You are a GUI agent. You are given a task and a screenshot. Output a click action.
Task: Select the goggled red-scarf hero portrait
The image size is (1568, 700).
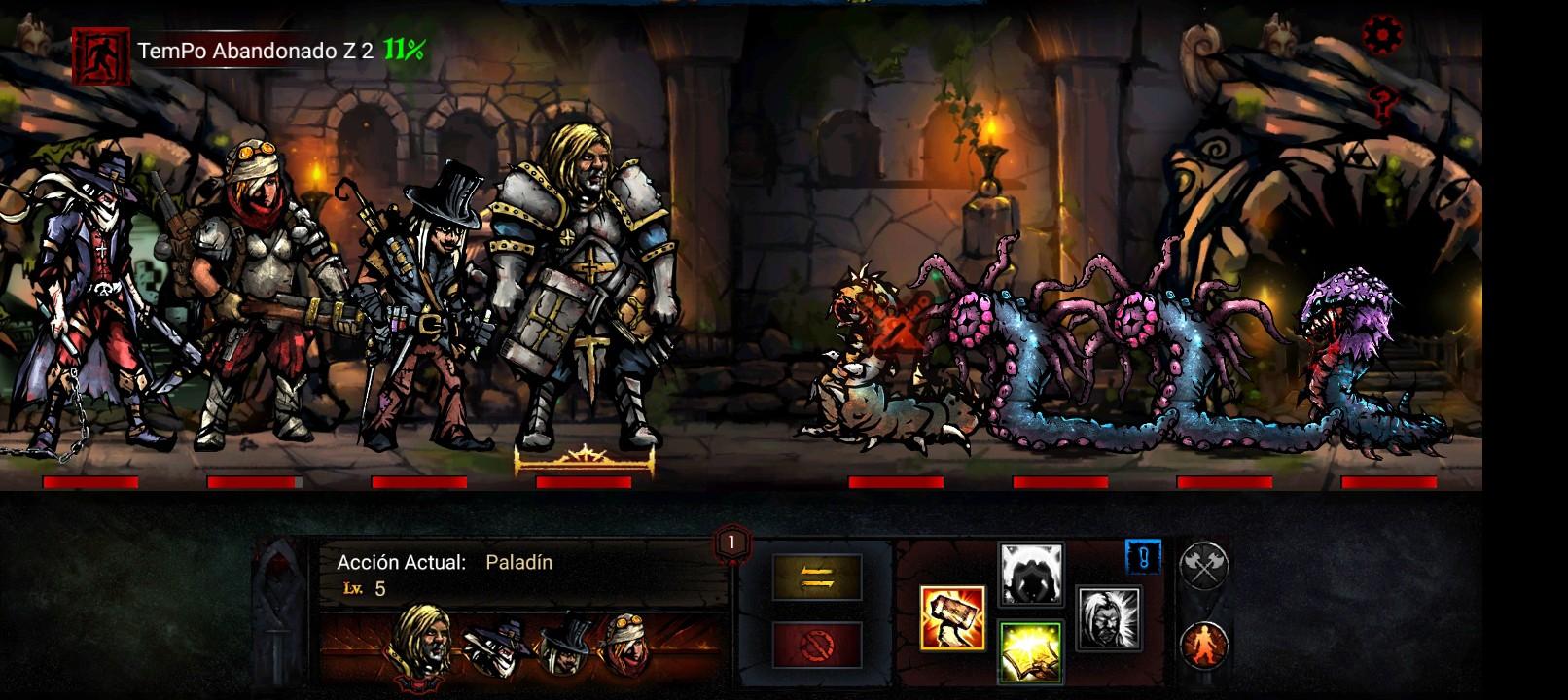tap(627, 644)
